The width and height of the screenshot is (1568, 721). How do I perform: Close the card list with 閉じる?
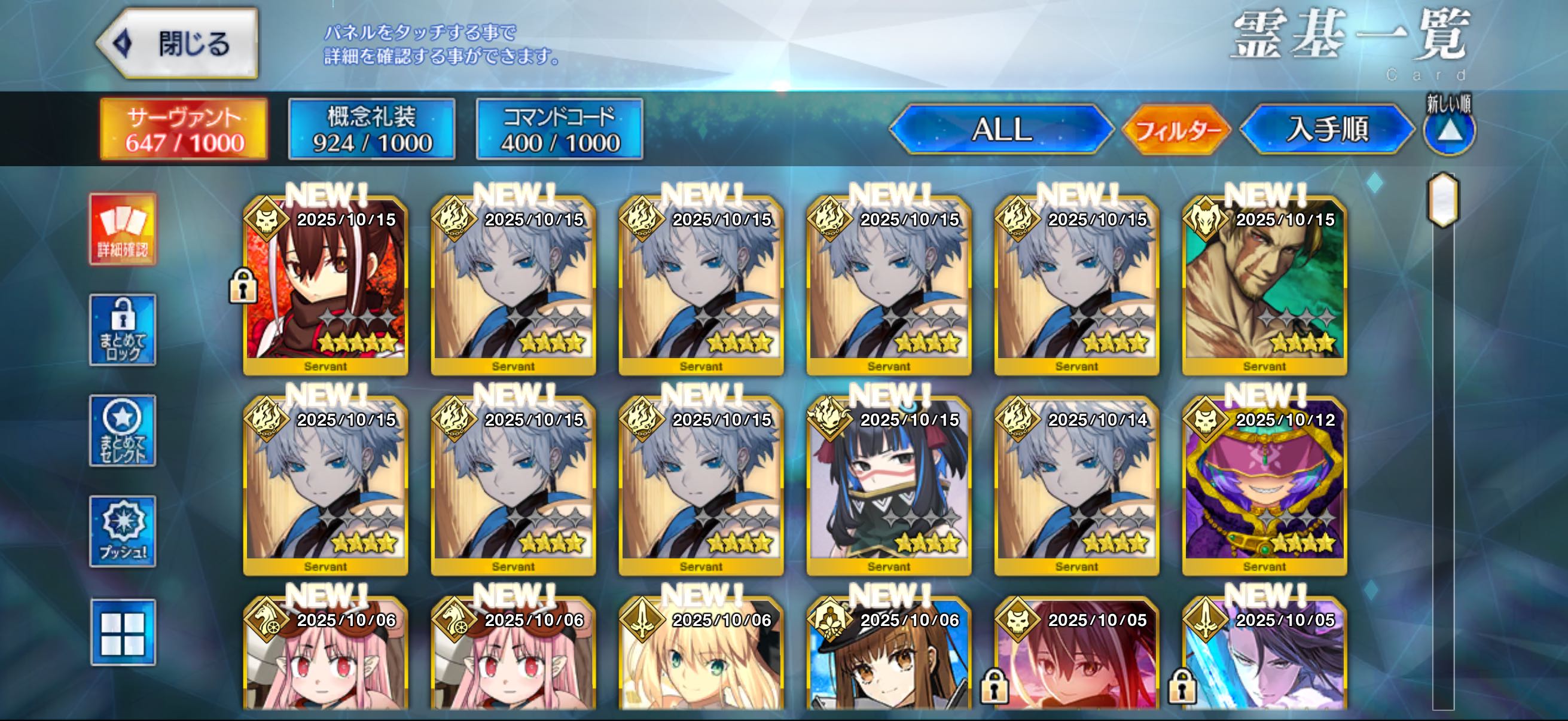(x=178, y=44)
